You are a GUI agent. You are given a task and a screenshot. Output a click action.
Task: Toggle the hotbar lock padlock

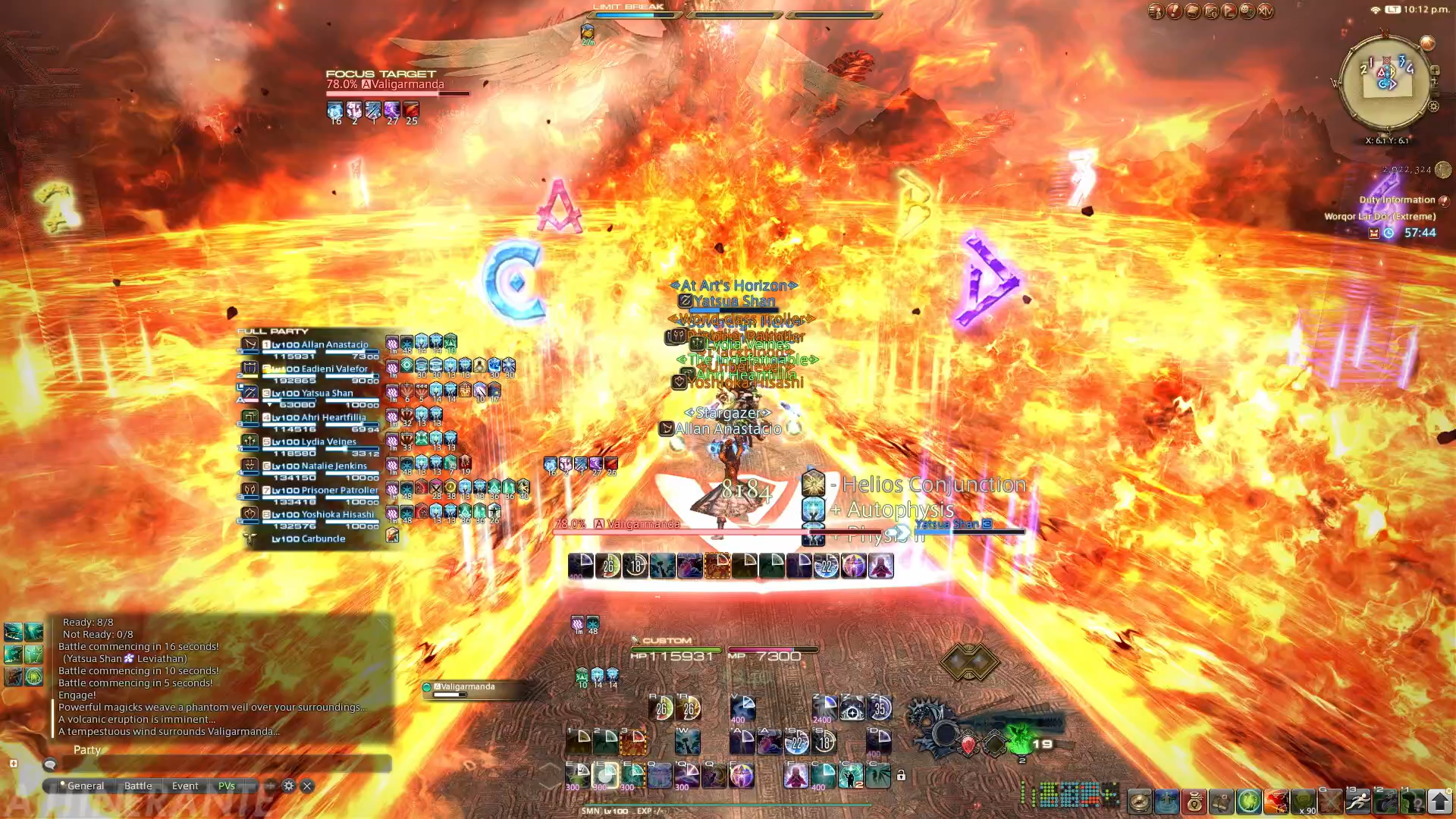pos(901,776)
